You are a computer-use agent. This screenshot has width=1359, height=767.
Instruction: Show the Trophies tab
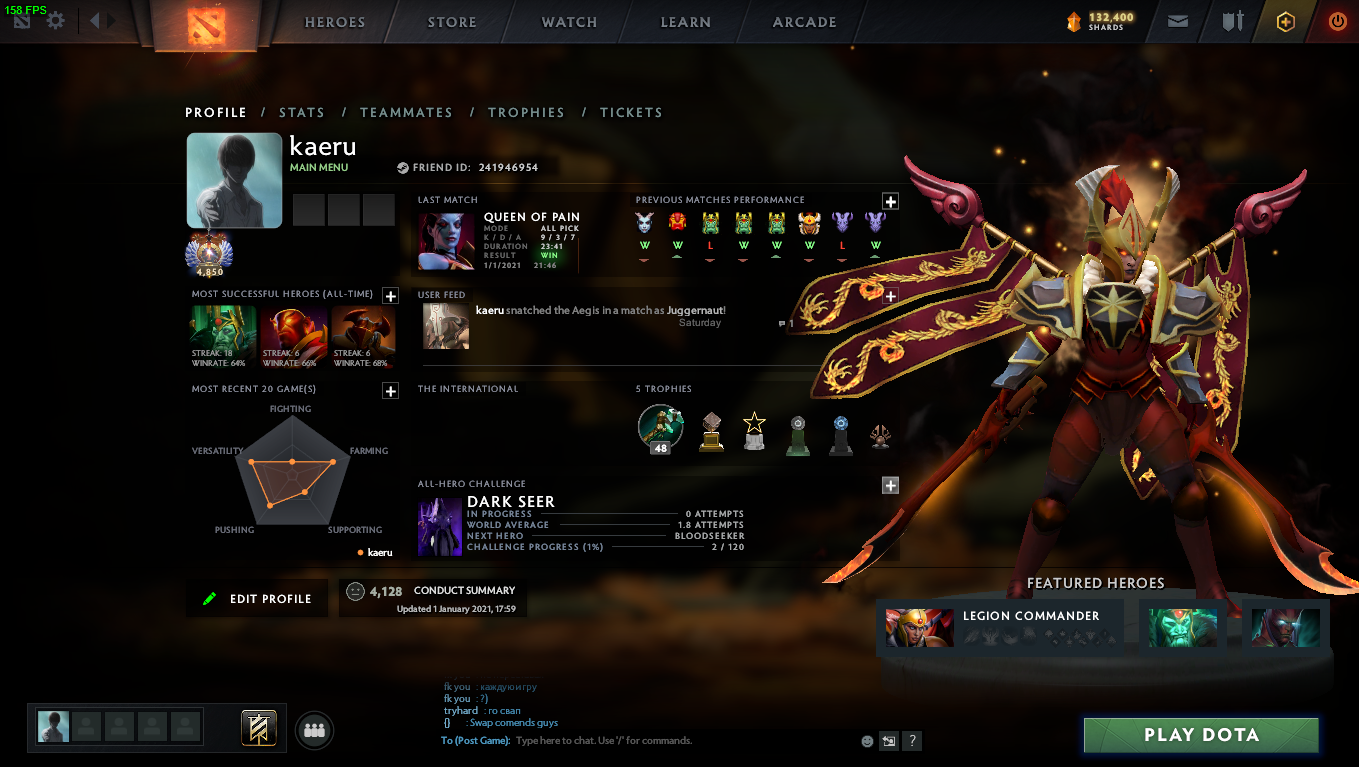pos(526,113)
